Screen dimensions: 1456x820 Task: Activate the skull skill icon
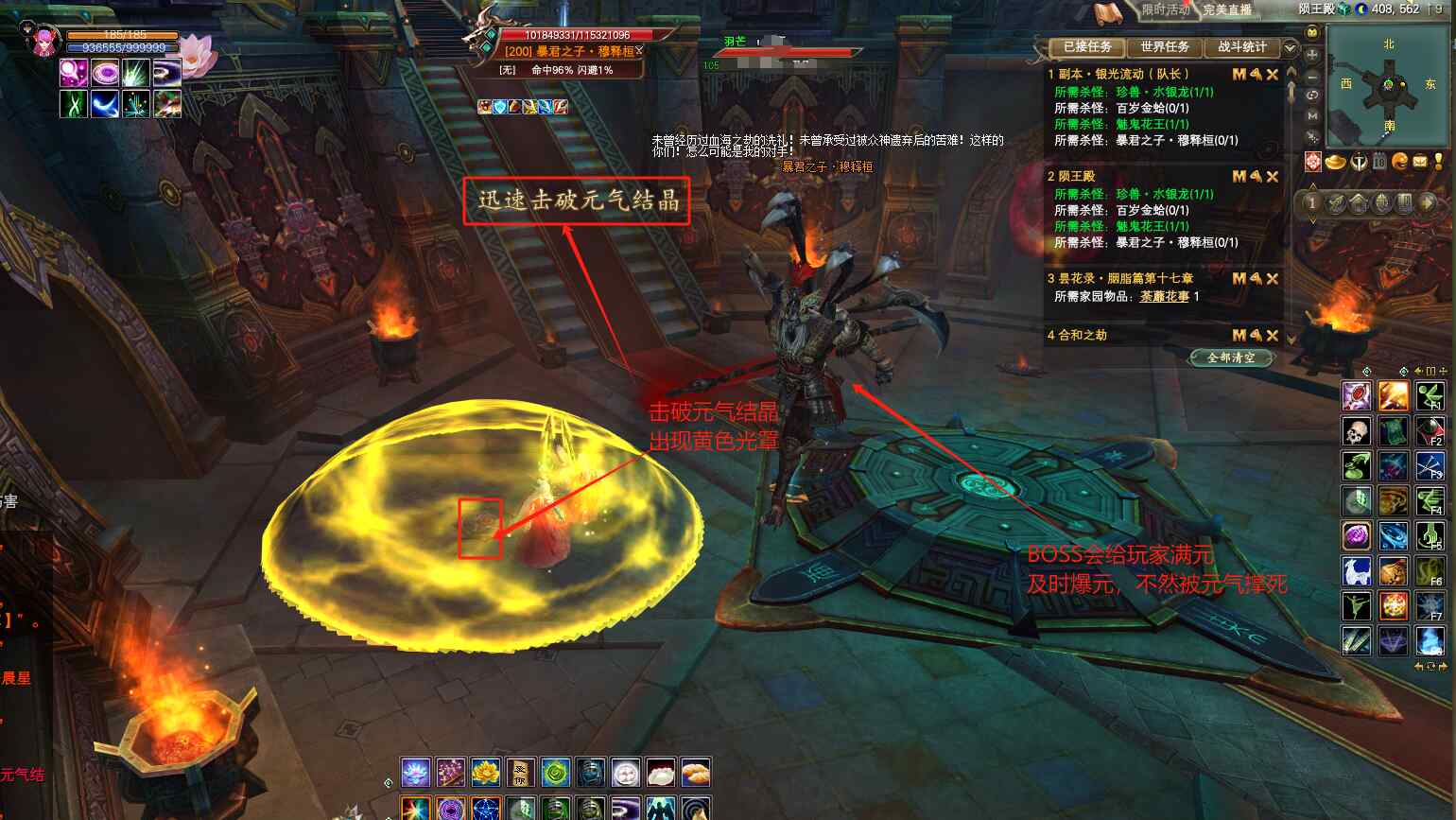[x=1357, y=431]
